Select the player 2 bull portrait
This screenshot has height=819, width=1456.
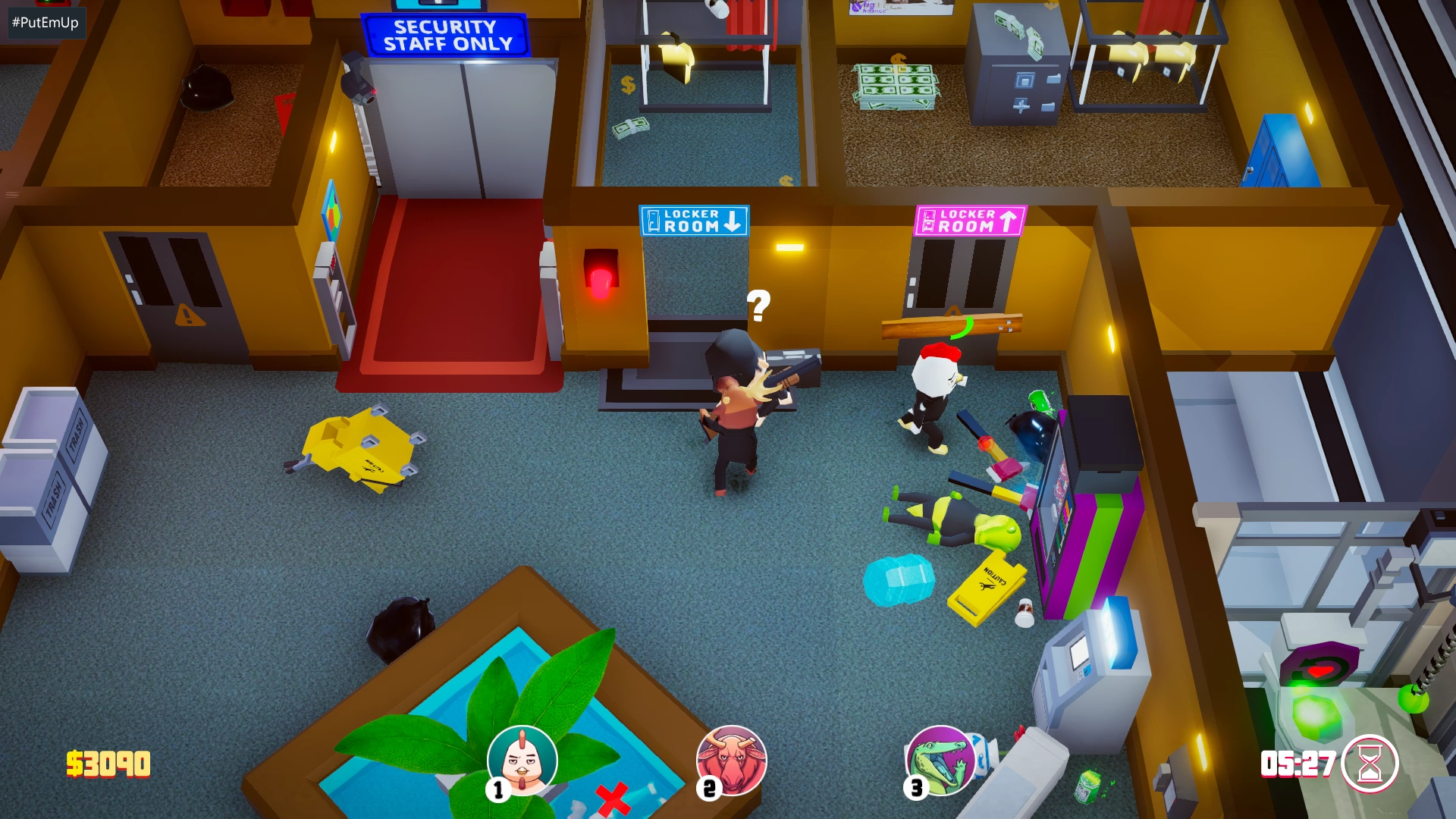click(731, 761)
